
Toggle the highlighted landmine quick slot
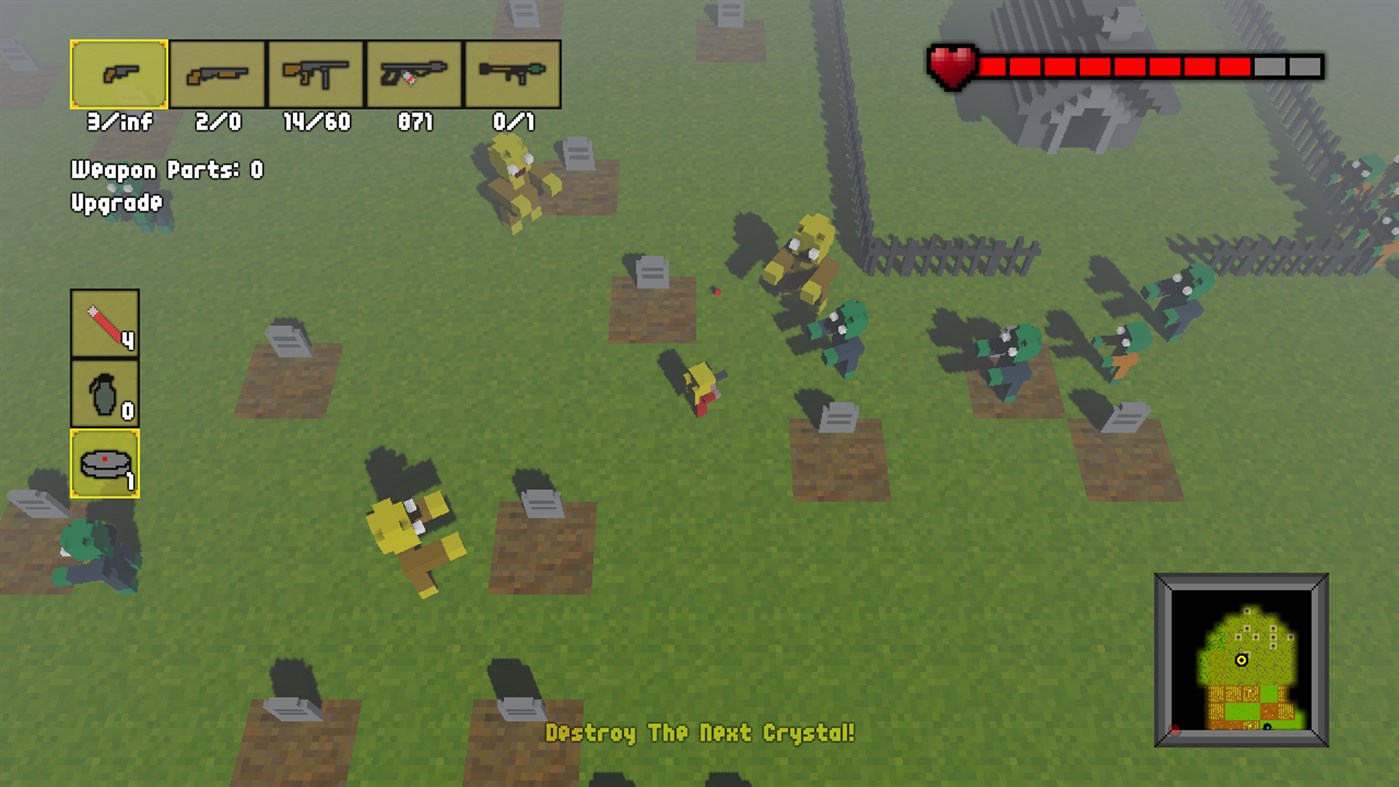click(104, 463)
